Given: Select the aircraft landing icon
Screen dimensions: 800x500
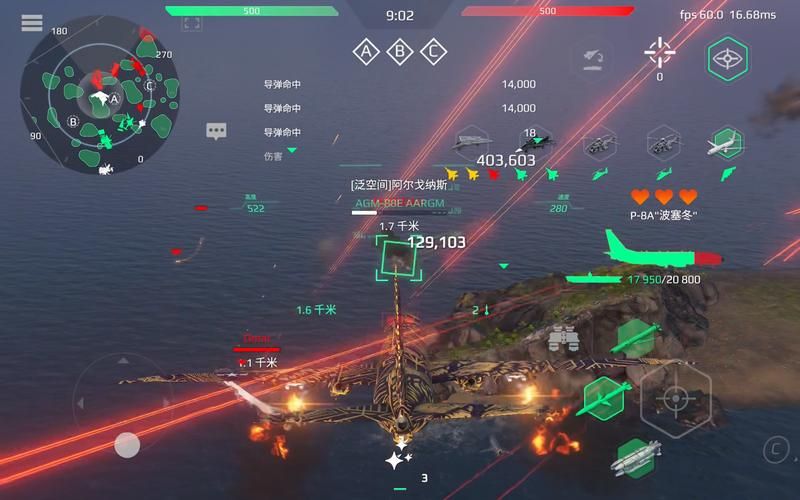Looking at the screenshot, I should (x=590, y=59).
